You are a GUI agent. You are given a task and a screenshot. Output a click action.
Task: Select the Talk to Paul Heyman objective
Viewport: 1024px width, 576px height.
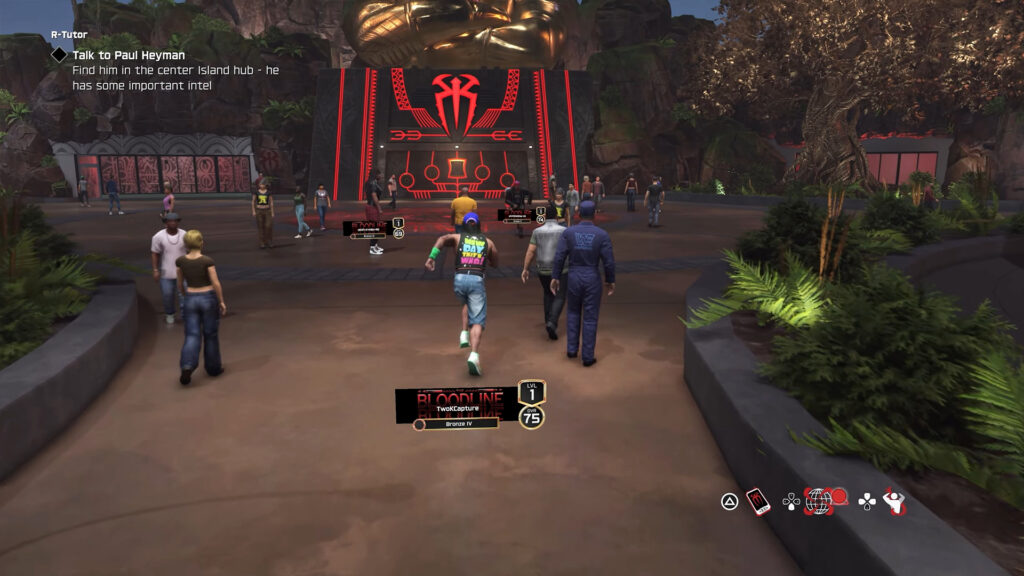[x=128, y=55]
